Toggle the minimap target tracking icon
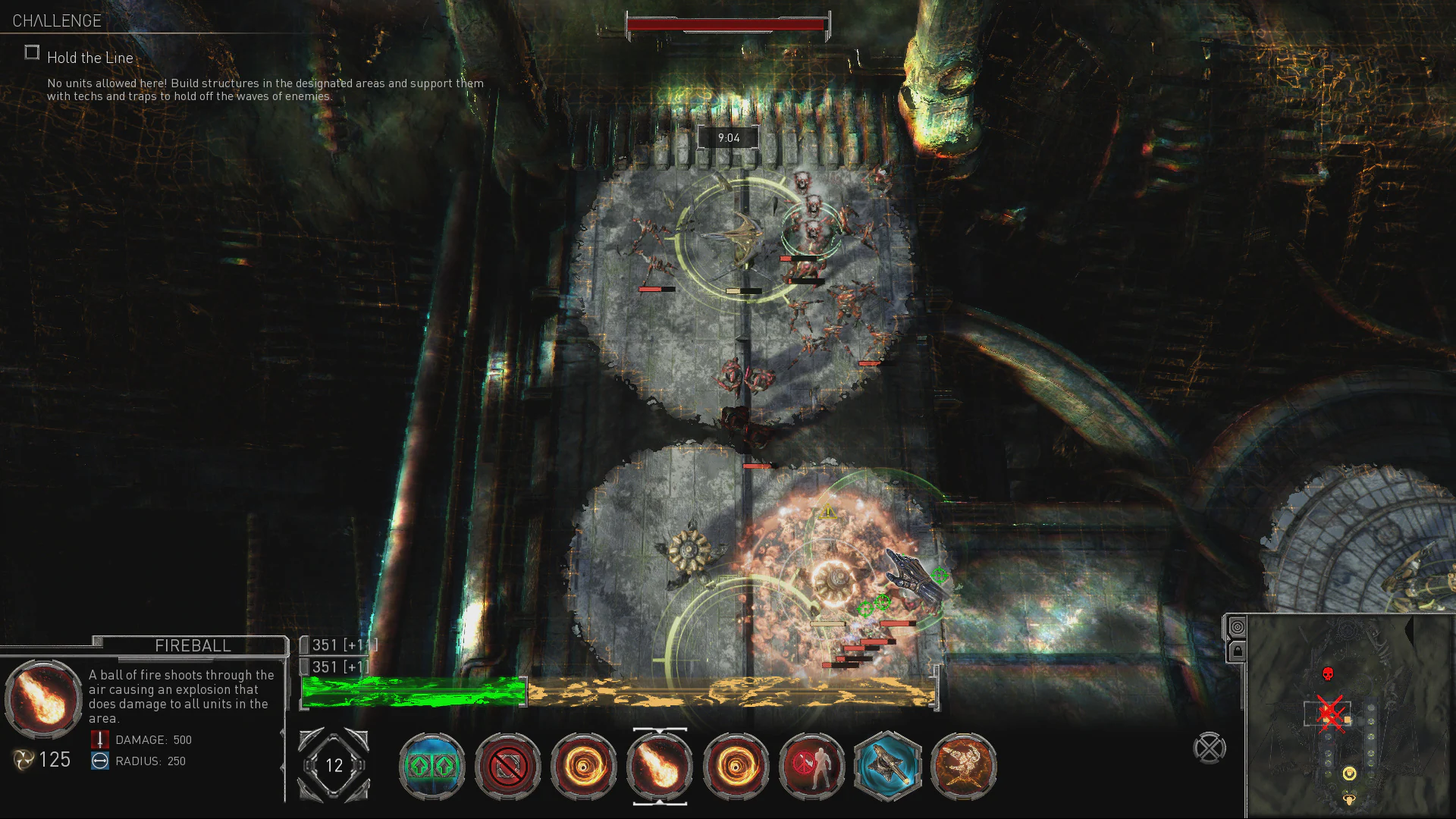The width and height of the screenshot is (1456, 819). (x=1238, y=627)
